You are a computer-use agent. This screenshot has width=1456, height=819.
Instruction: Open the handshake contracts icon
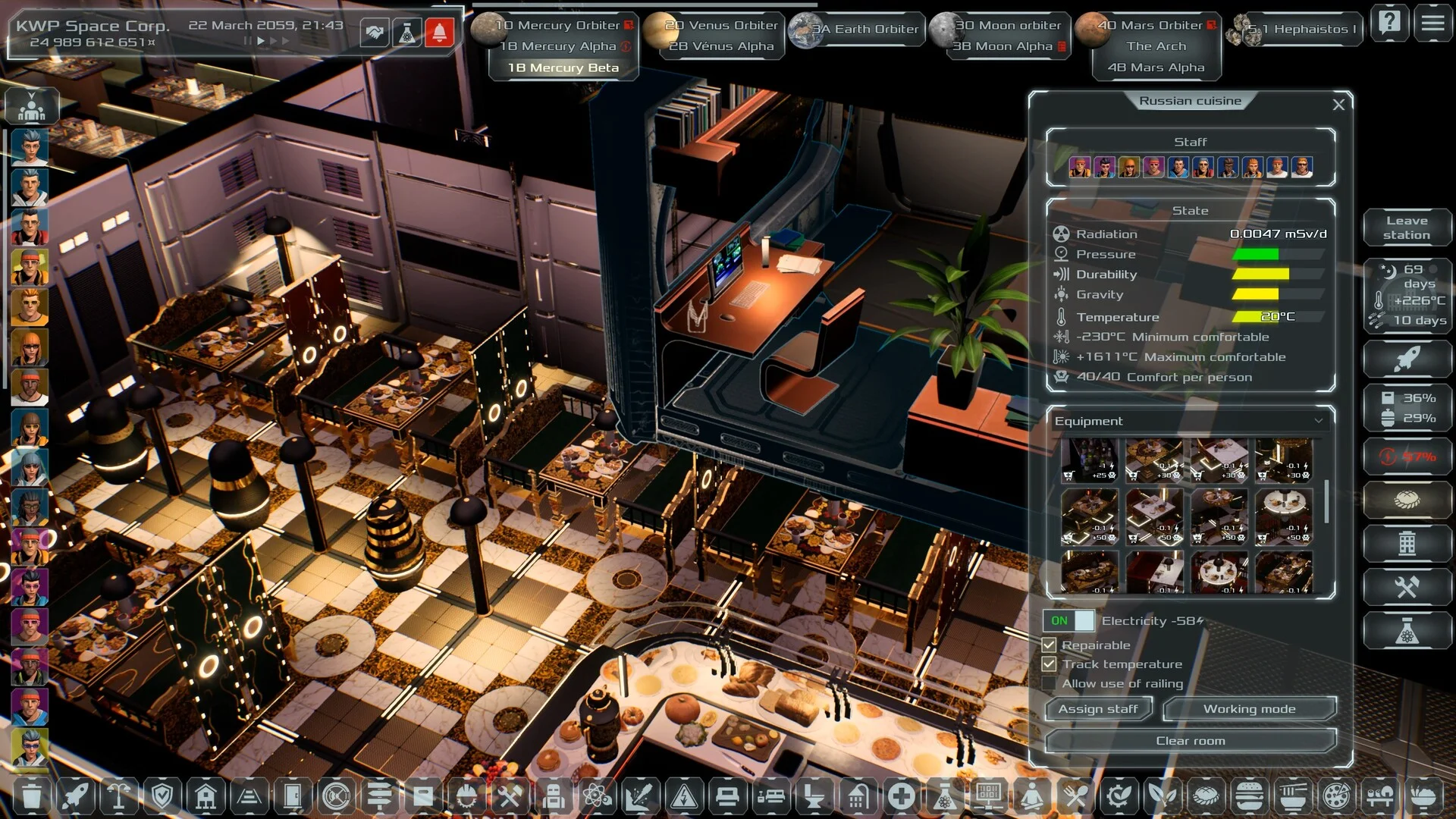pyautogui.click(x=375, y=33)
